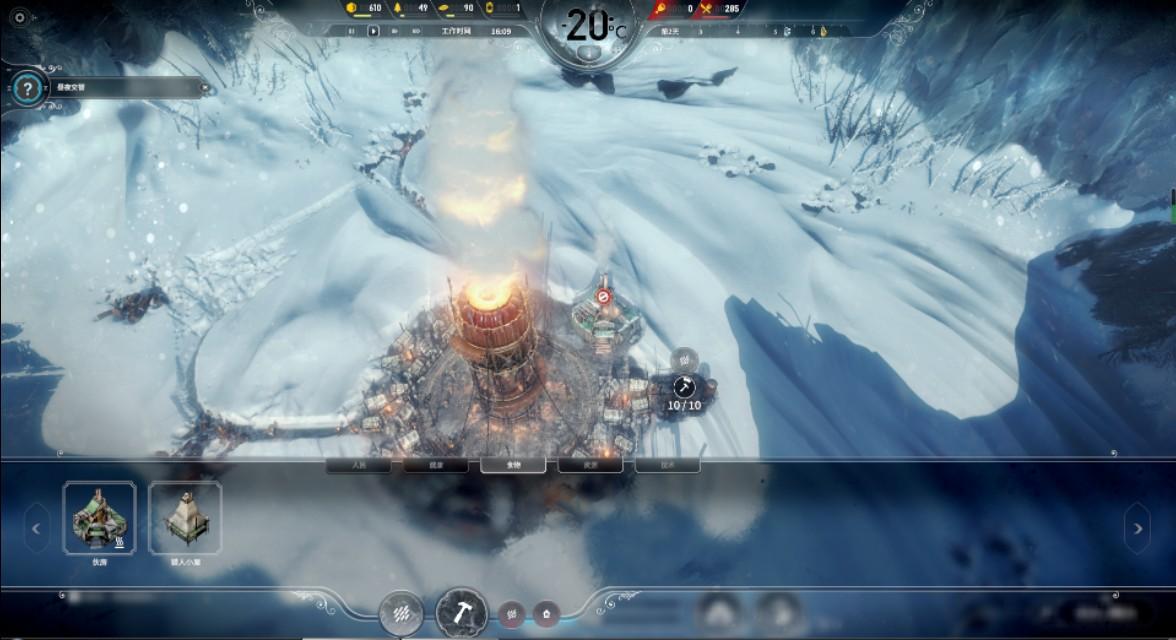The image size is (1176, 640).
Task: Switch to the Technology building tab
Action: [x=667, y=465]
